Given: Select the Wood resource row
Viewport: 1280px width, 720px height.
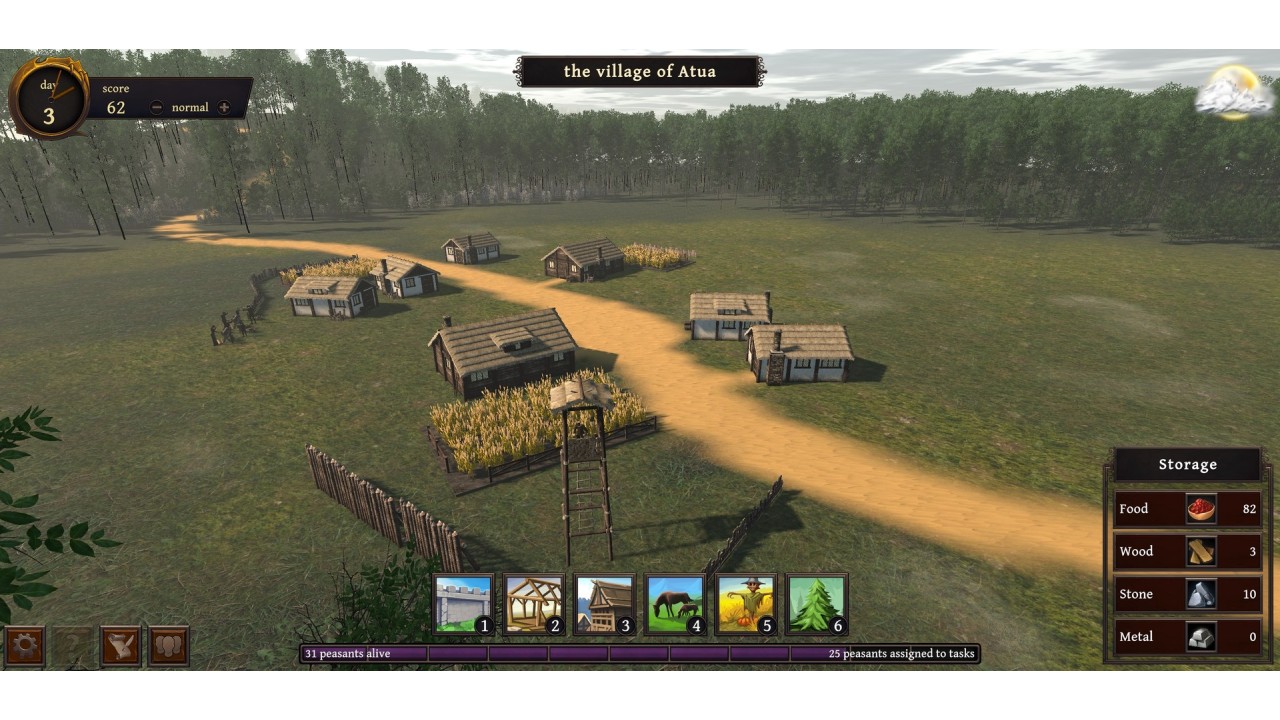Looking at the screenshot, I should [x=1187, y=551].
